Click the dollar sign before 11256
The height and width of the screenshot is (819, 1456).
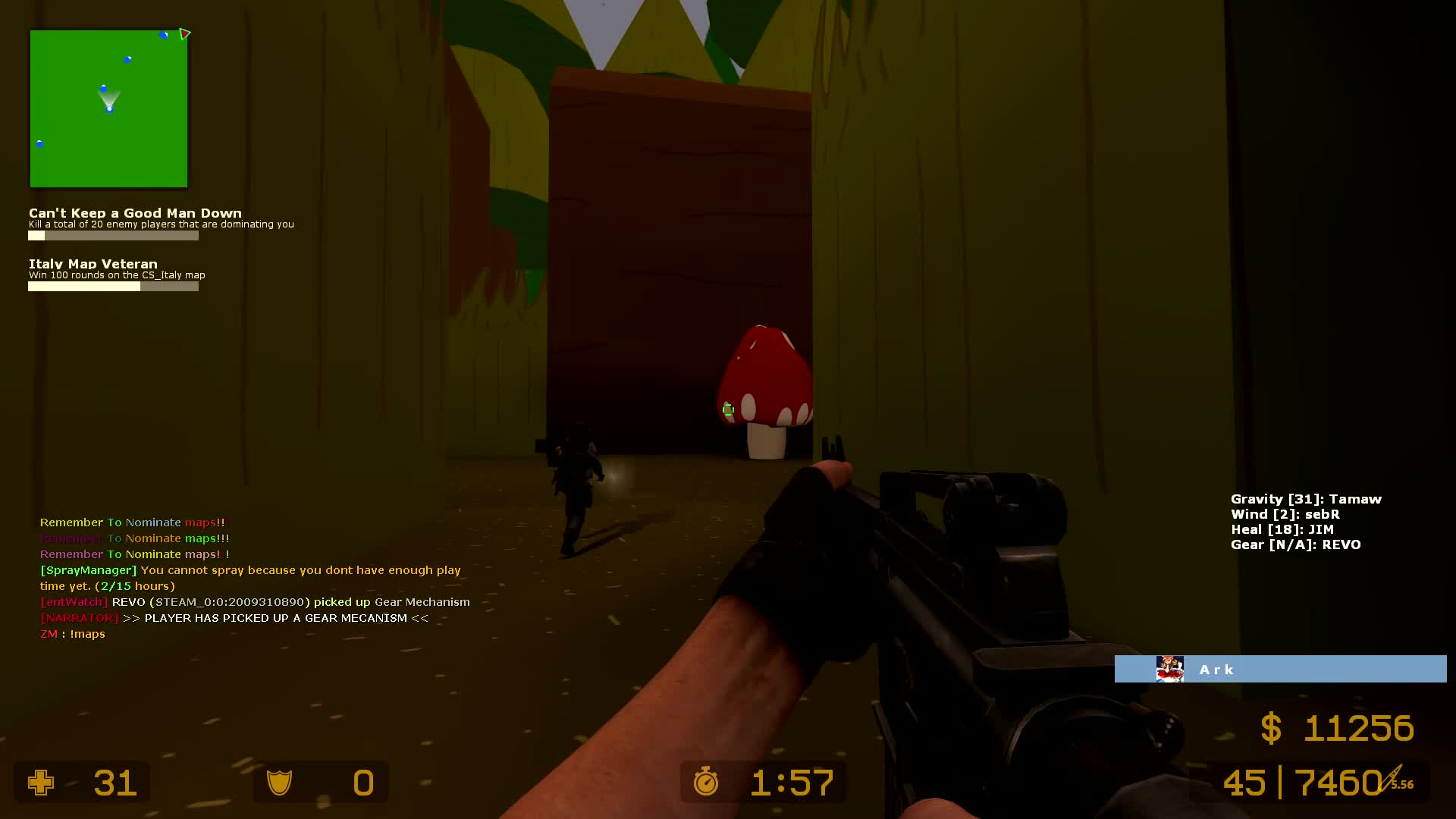click(1271, 728)
